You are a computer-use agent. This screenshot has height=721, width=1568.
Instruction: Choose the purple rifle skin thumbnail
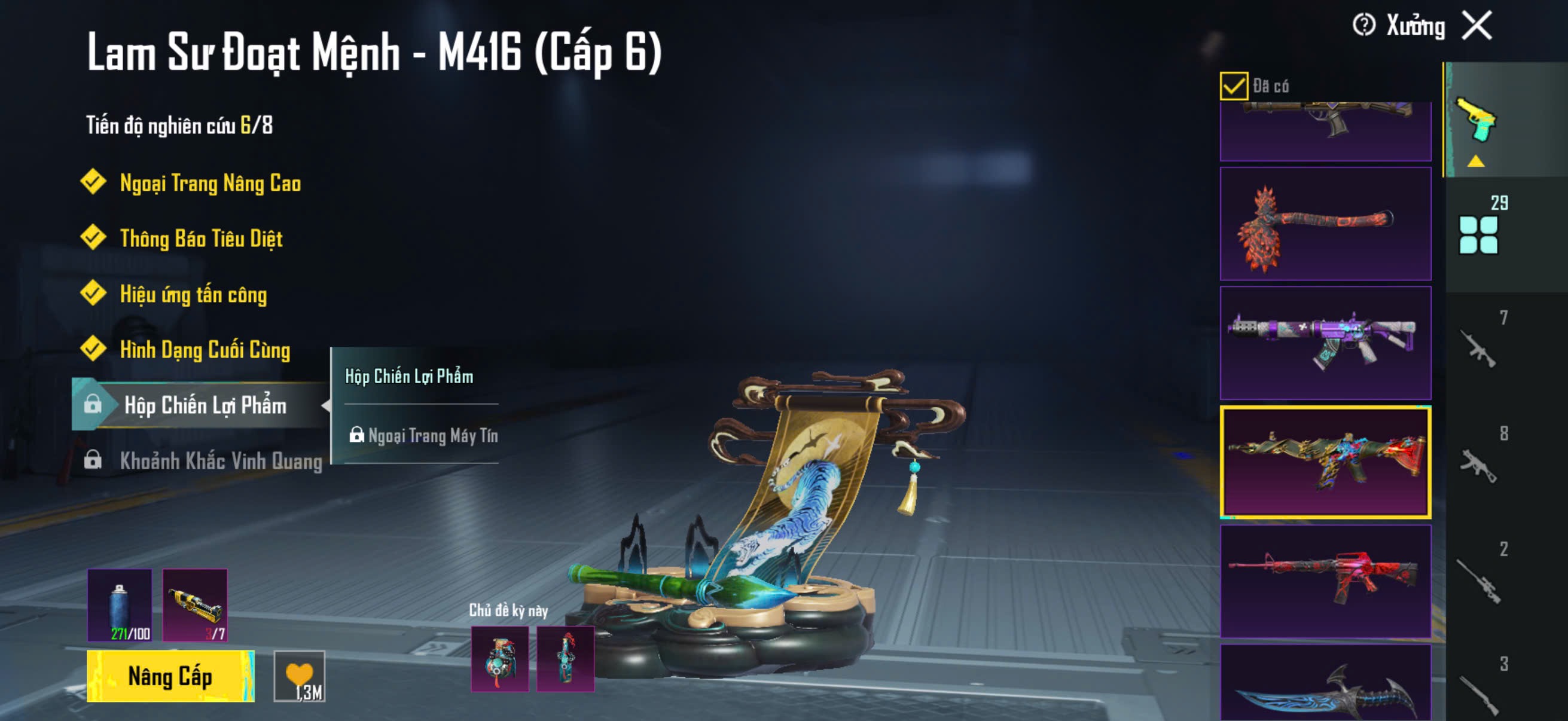(1325, 343)
